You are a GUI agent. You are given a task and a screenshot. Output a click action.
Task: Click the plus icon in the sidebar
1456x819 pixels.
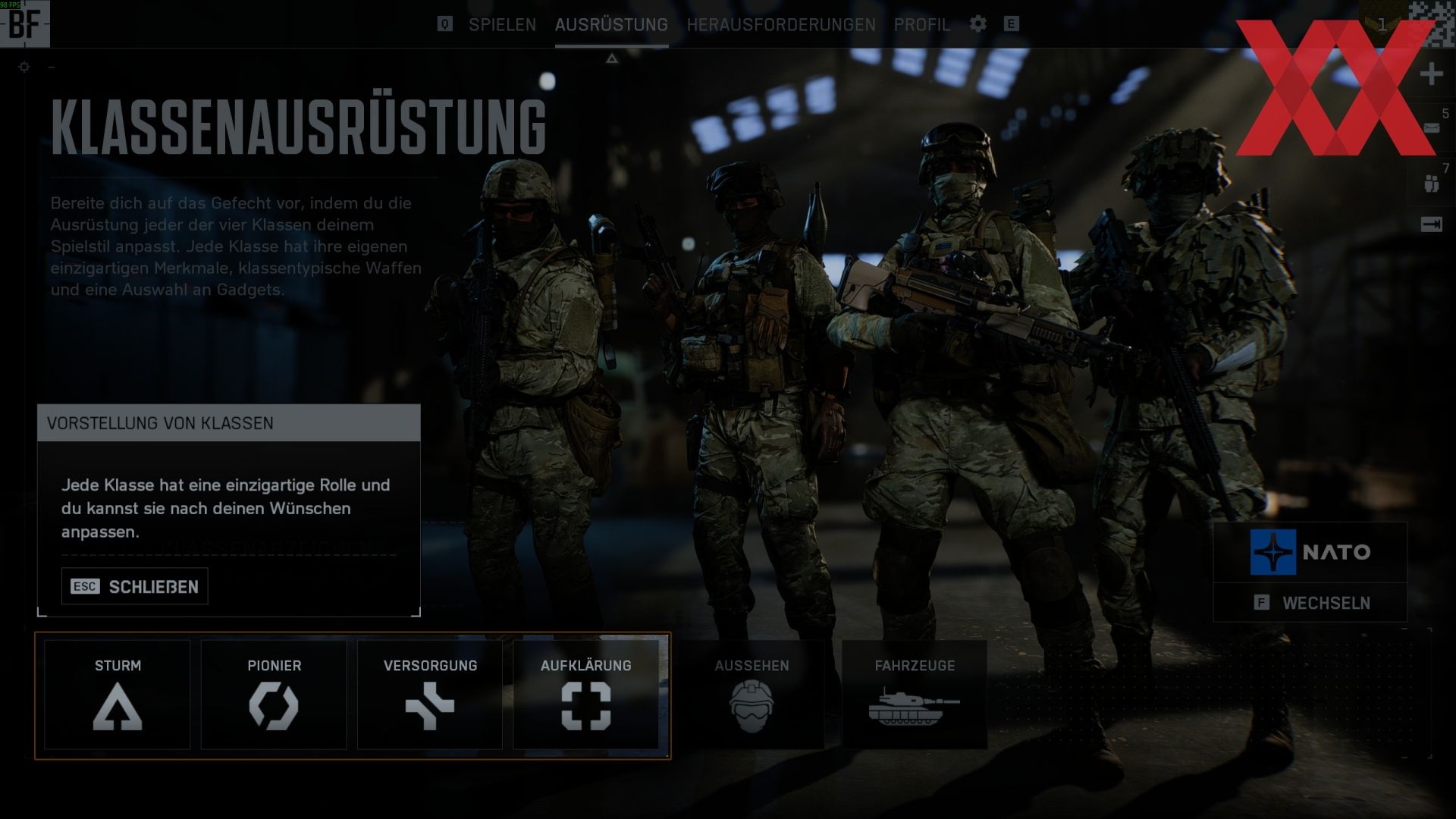[x=1431, y=74]
